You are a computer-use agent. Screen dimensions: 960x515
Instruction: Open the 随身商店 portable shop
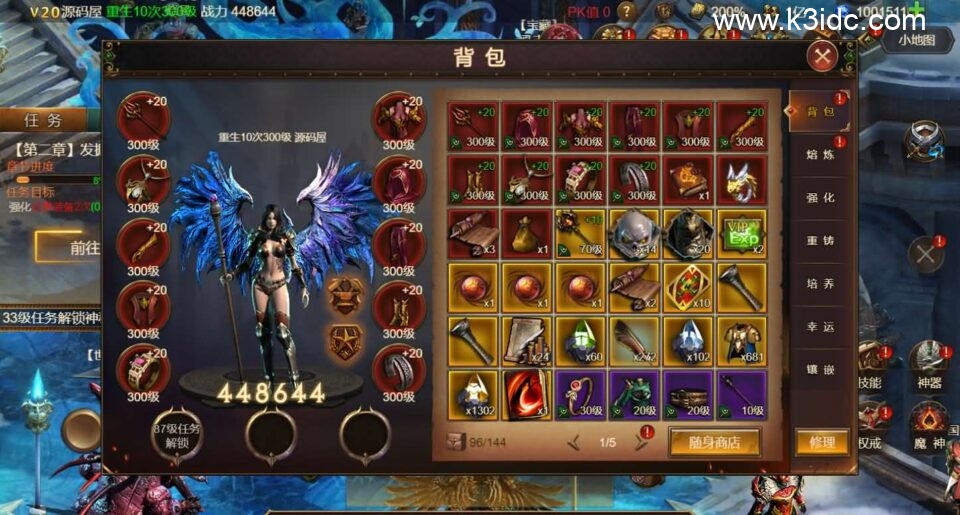click(x=714, y=442)
